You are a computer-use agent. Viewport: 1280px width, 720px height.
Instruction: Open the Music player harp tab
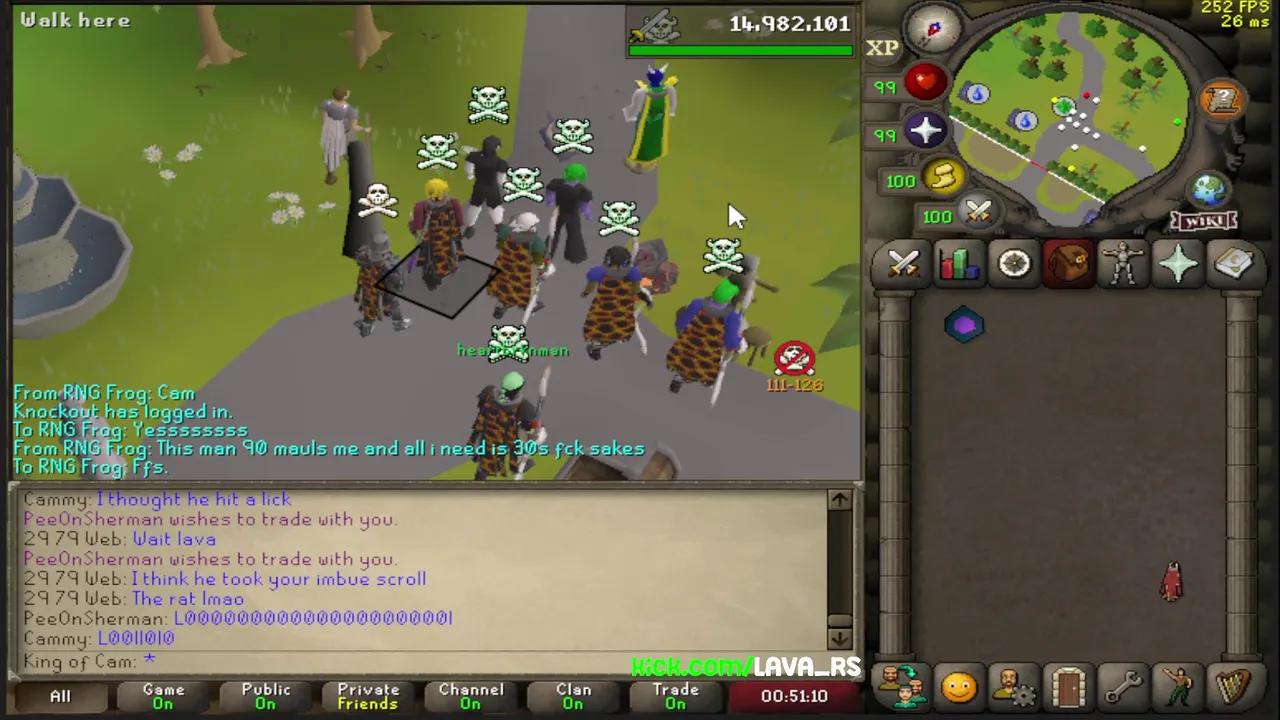(1232, 686)
